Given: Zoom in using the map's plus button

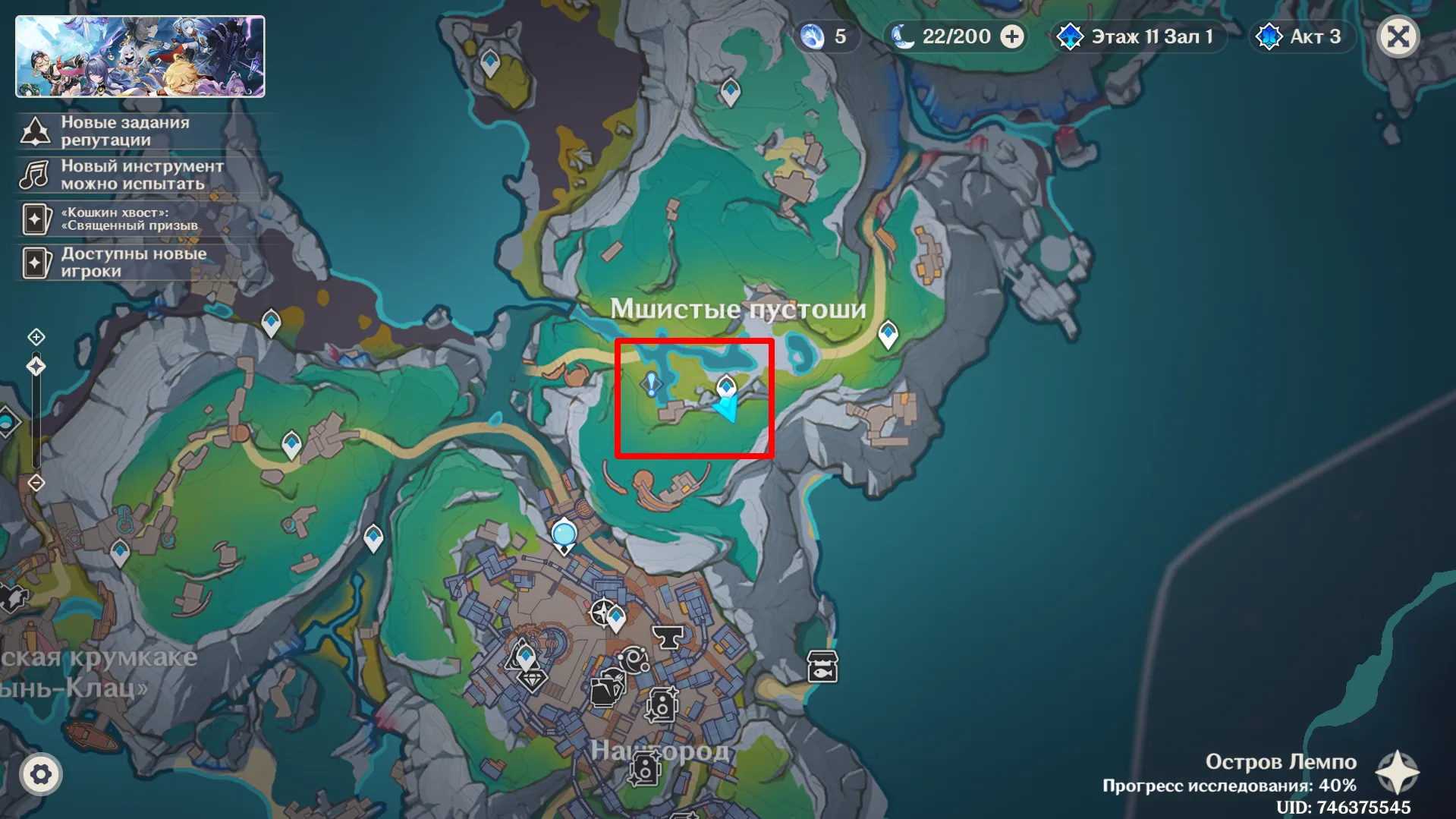Looking at the screenshot, I should [x=36, y=336].
